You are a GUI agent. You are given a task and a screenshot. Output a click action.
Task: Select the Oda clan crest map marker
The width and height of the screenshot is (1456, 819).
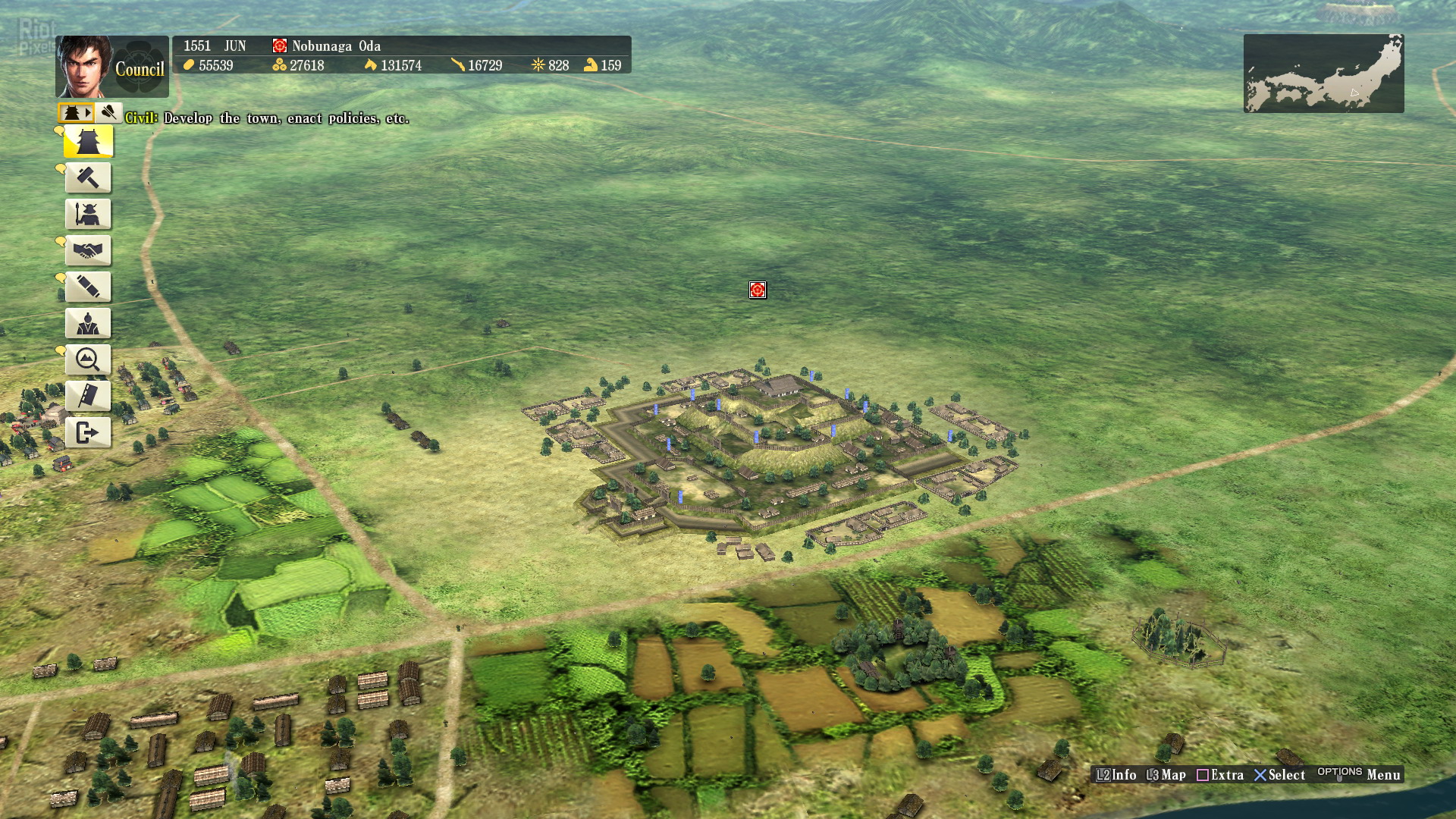pos(758,290)
